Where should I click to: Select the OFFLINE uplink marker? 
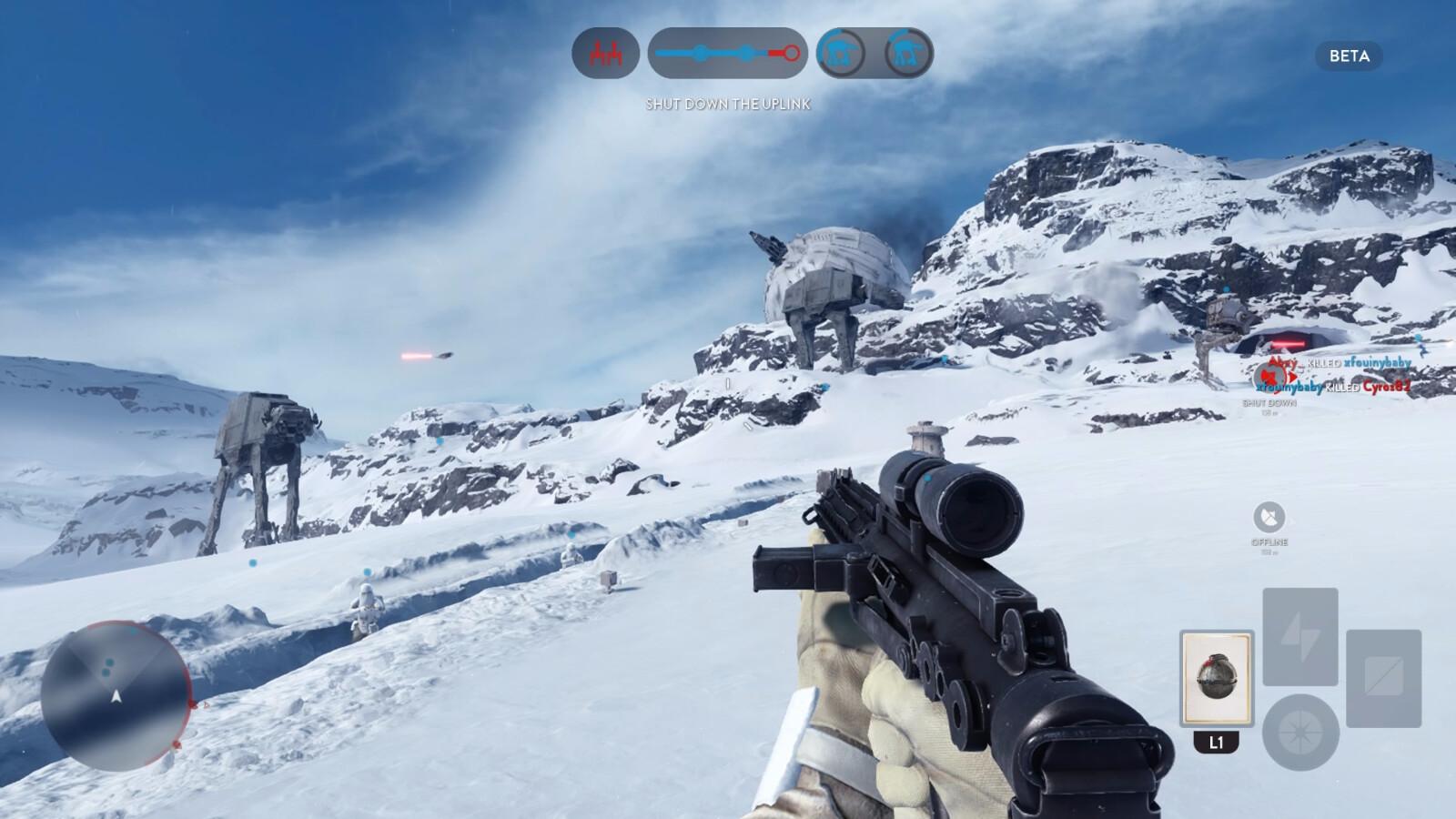[x=1269, y=518]
